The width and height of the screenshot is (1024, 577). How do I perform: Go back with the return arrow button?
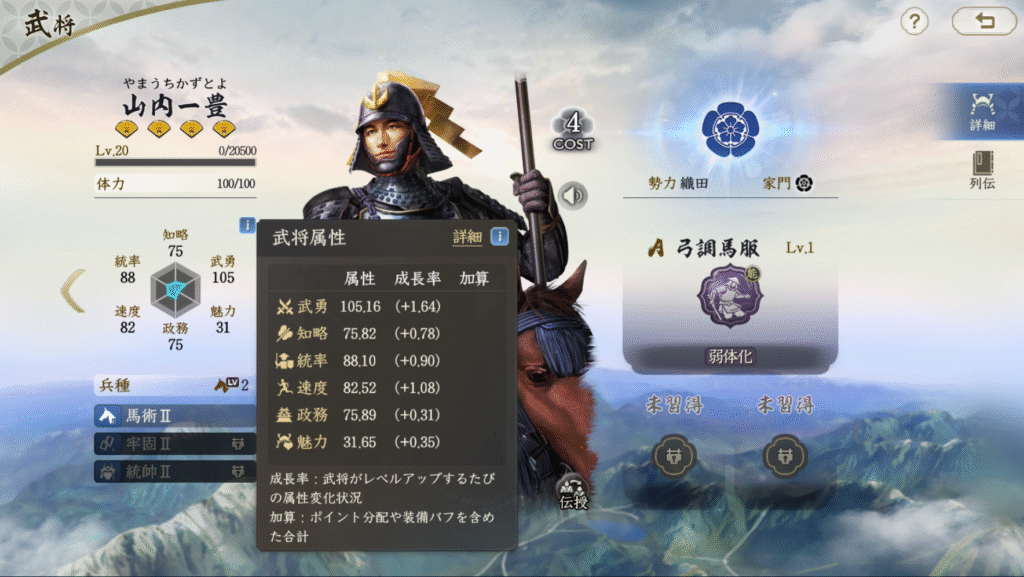(983, 21)
